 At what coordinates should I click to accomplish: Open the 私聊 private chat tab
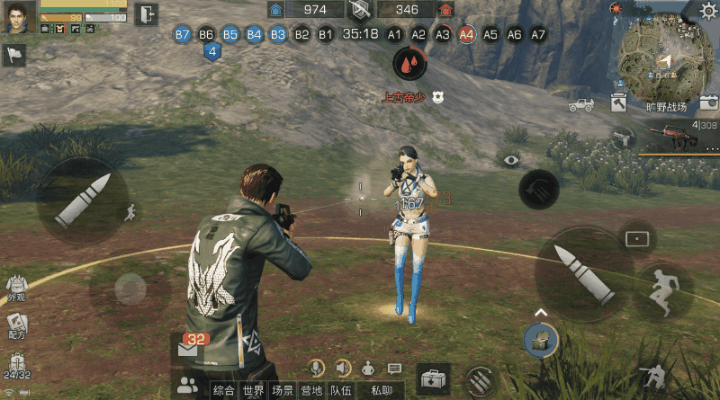tap(380, 391)
